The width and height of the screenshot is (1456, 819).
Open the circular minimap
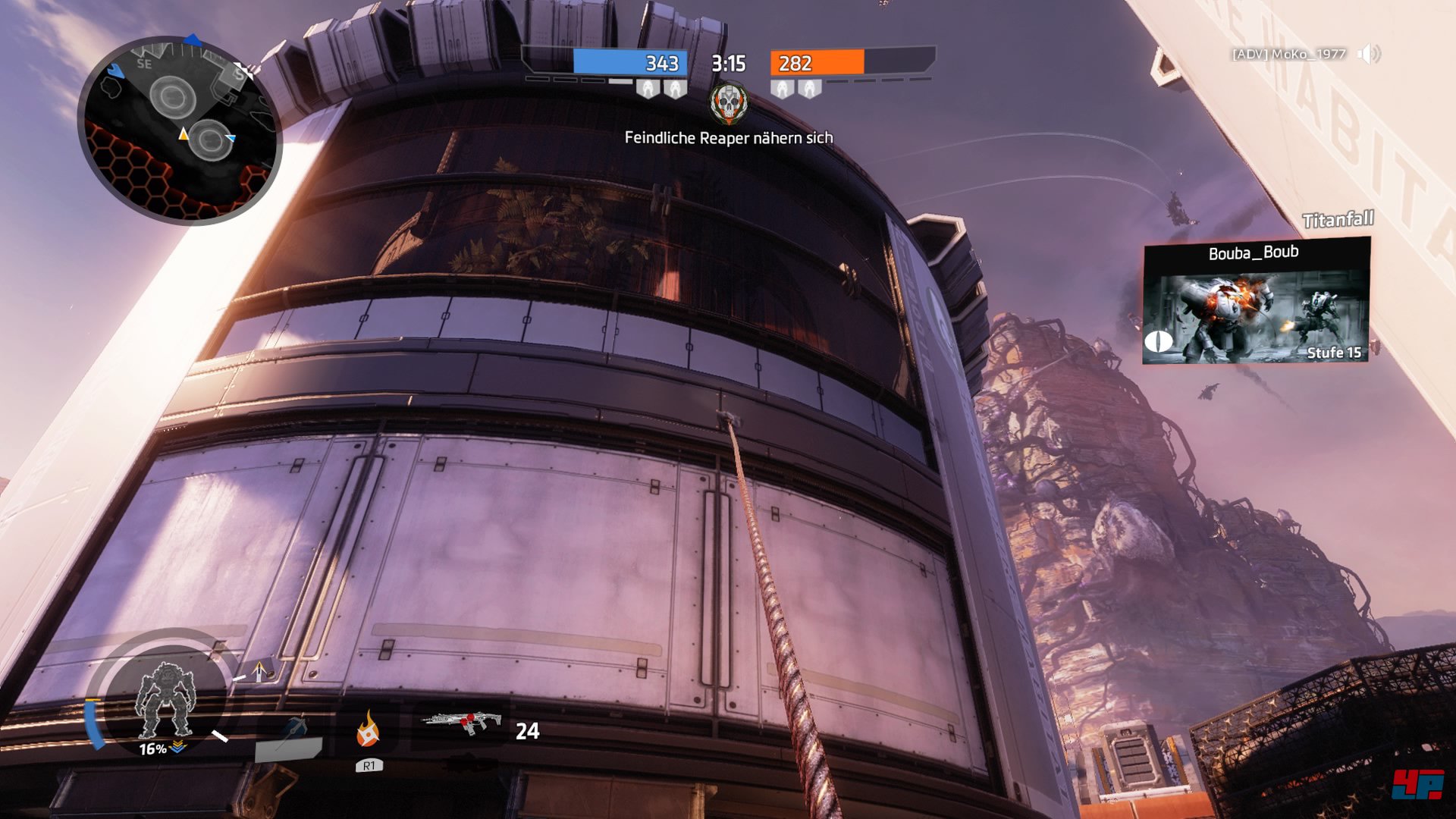pos(180,130)
